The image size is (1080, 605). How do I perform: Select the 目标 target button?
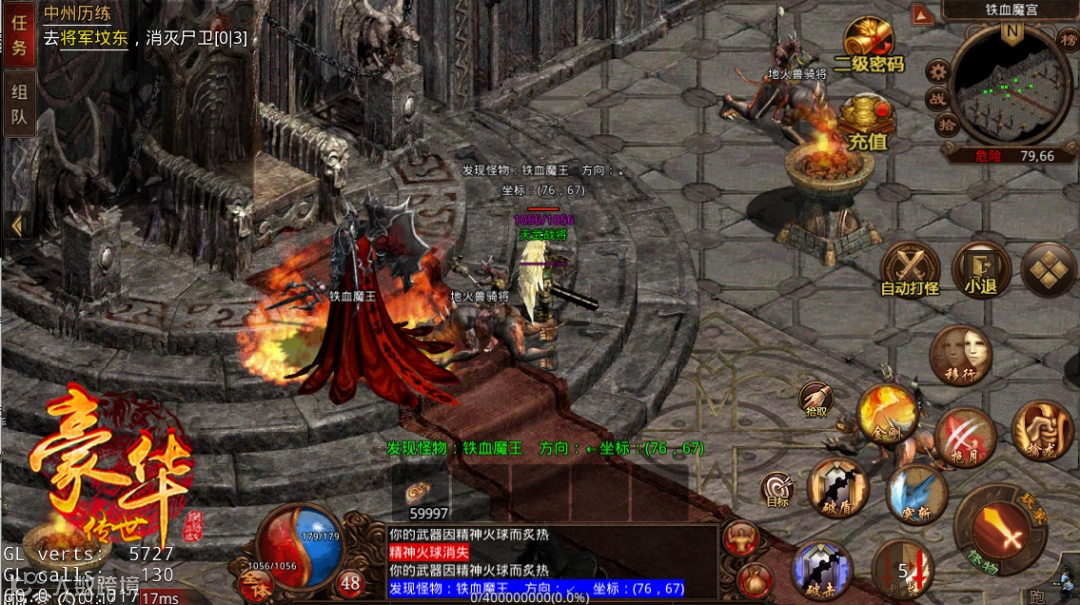coord(777,489)
